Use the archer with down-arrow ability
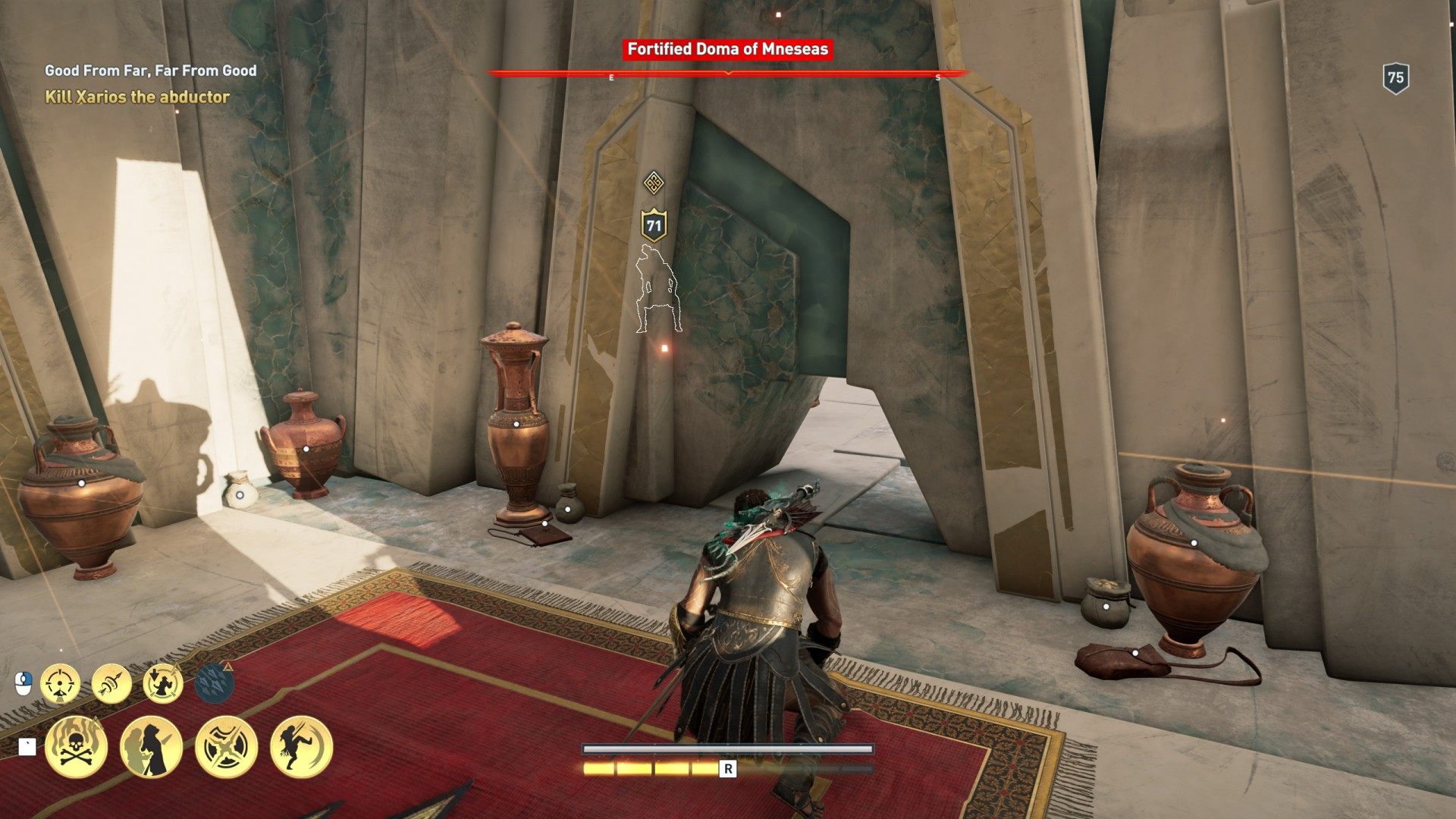Viewport: 1456px width, 819px height. coord(163,684)
